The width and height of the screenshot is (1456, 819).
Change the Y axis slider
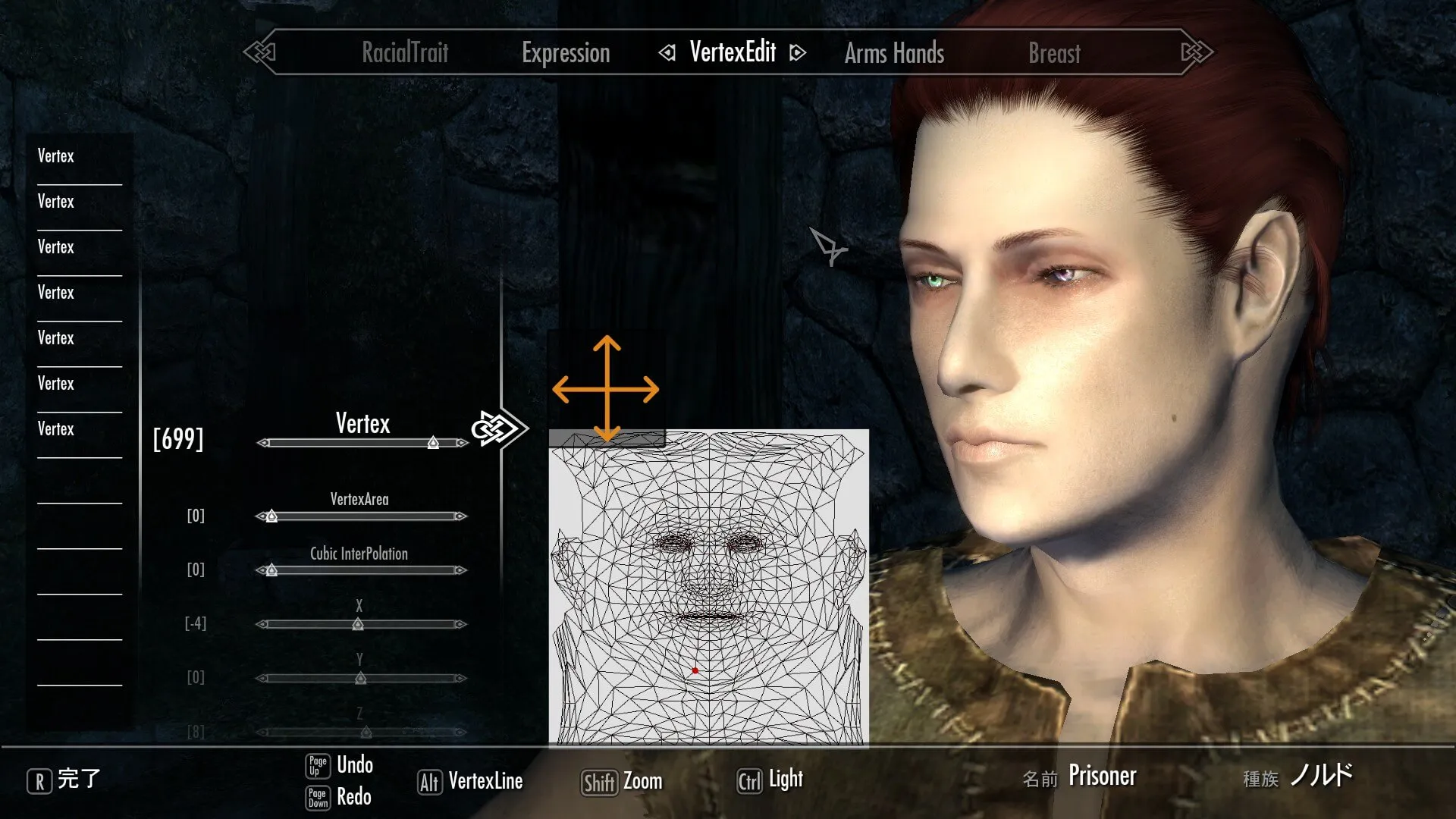coord(361,679)
